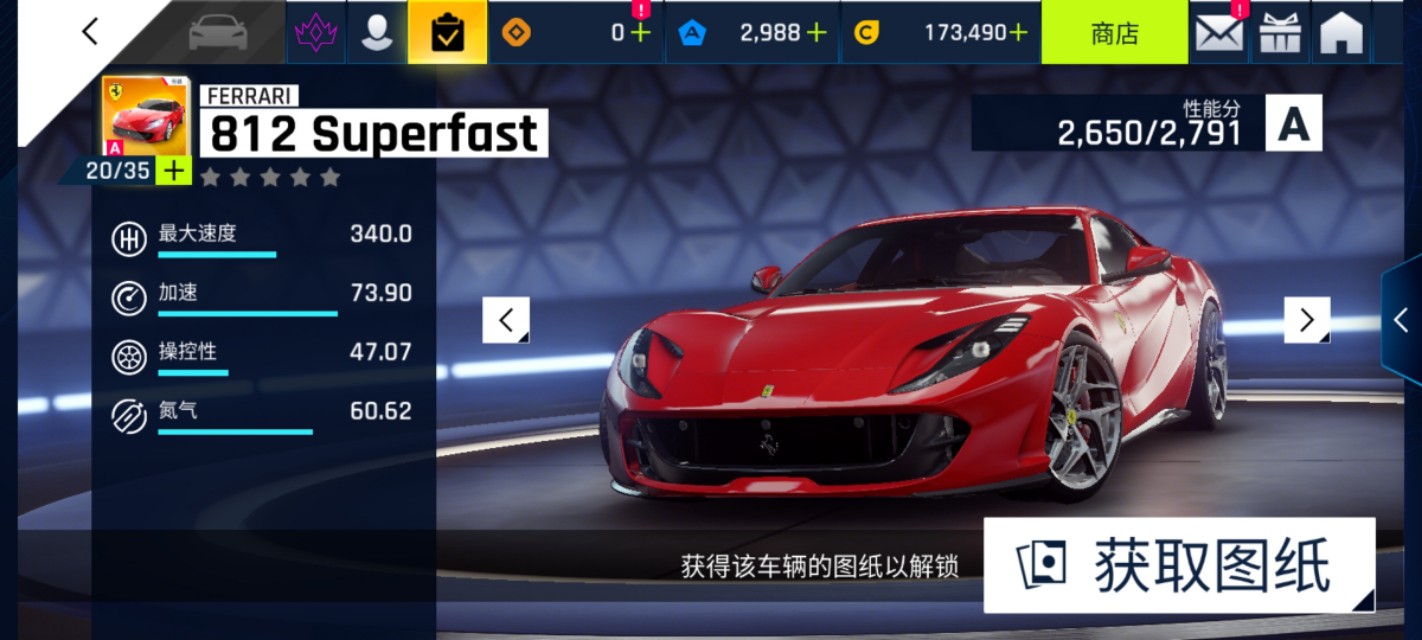Open the gift box rewards
The image size is (1422, 640).
[x=1280, y=33]
